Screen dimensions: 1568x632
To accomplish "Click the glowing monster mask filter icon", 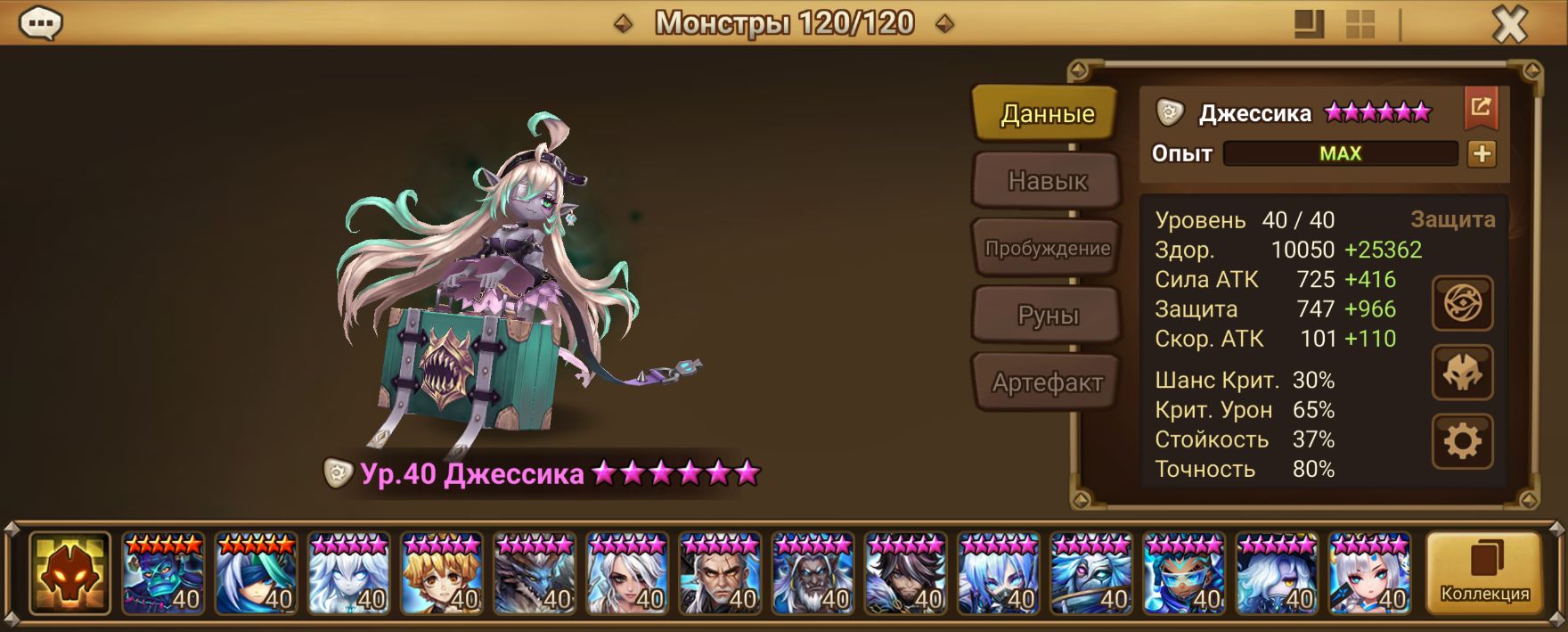I will tap(70, 573).
